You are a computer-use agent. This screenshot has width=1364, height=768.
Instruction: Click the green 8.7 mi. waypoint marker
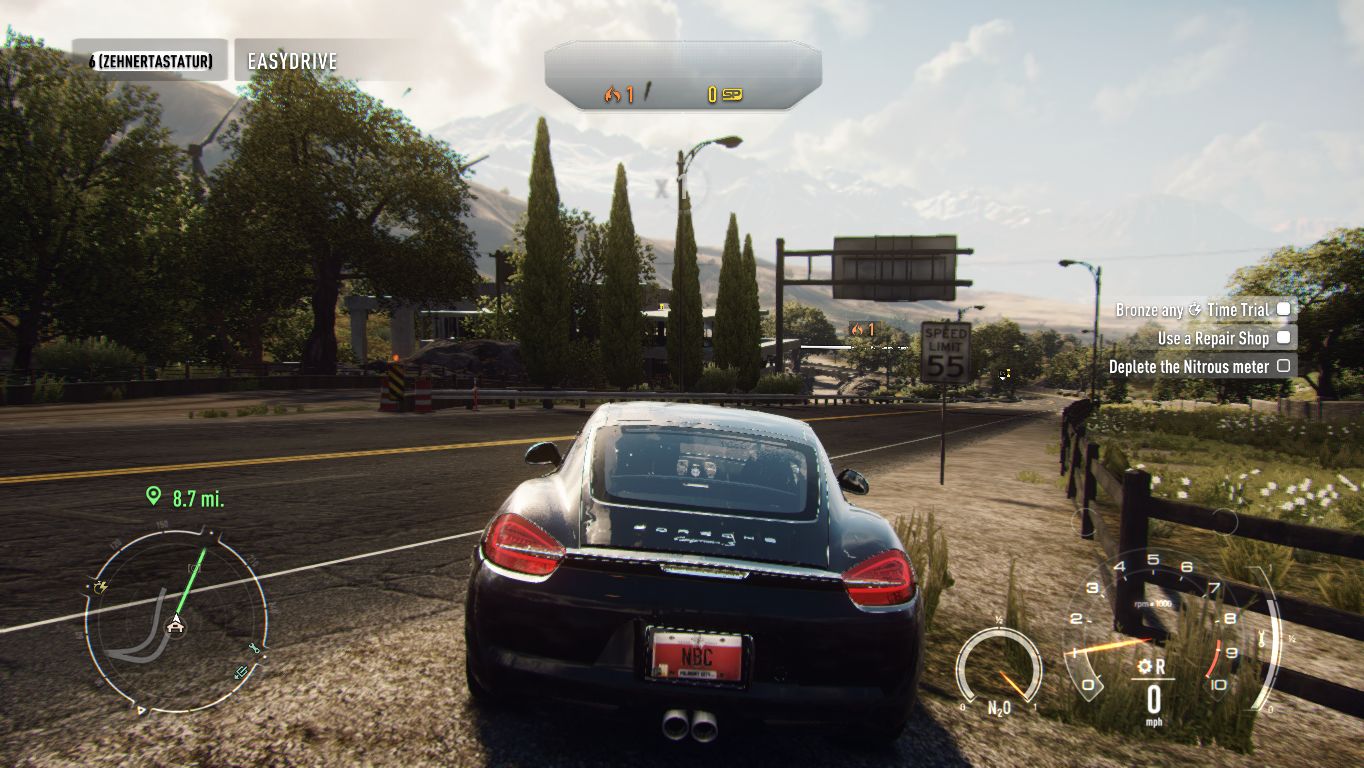pyautogui.click(x=153, y=496)
